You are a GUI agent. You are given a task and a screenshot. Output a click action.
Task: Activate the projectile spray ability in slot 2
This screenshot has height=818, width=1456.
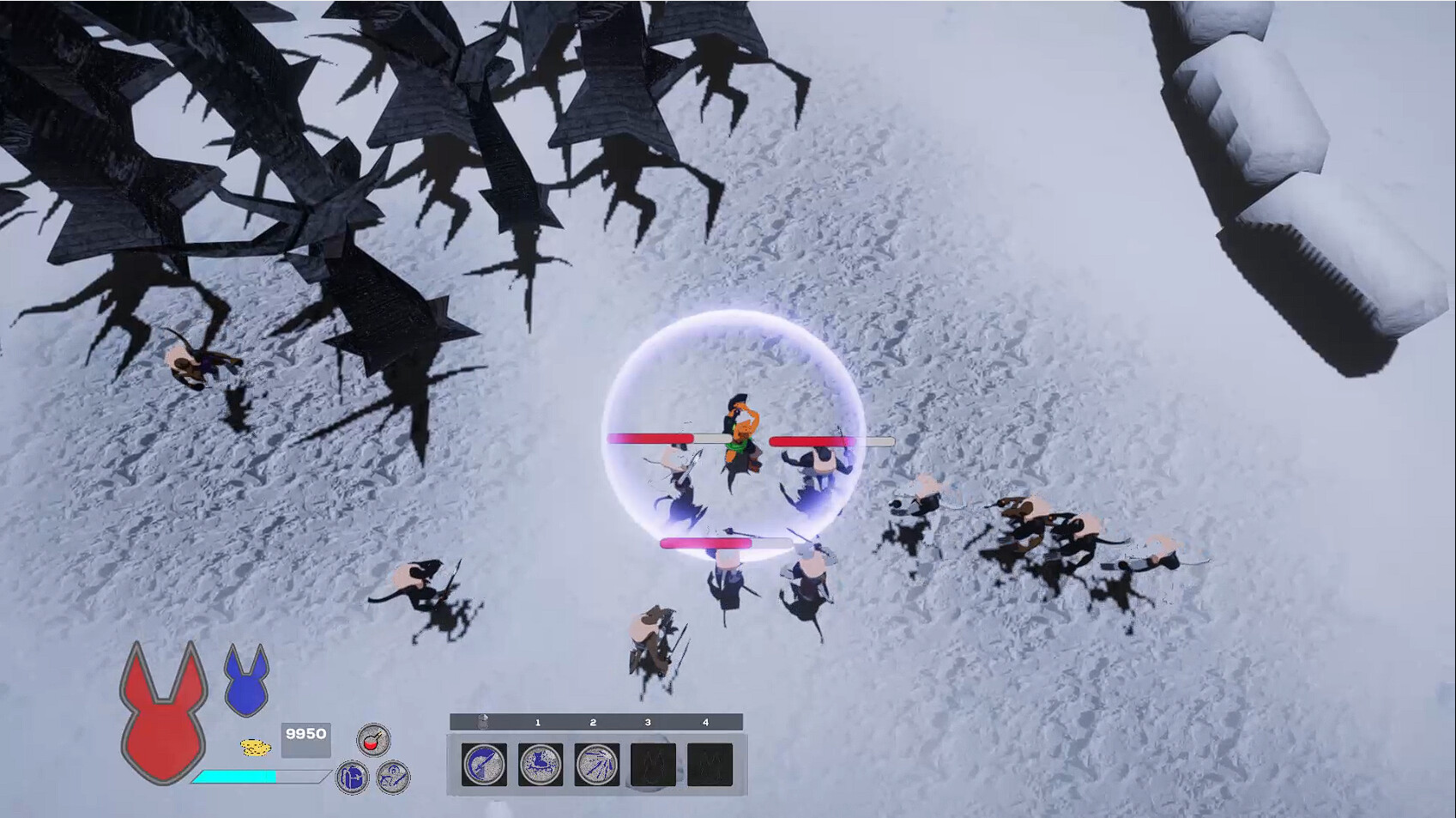[594, 764]
